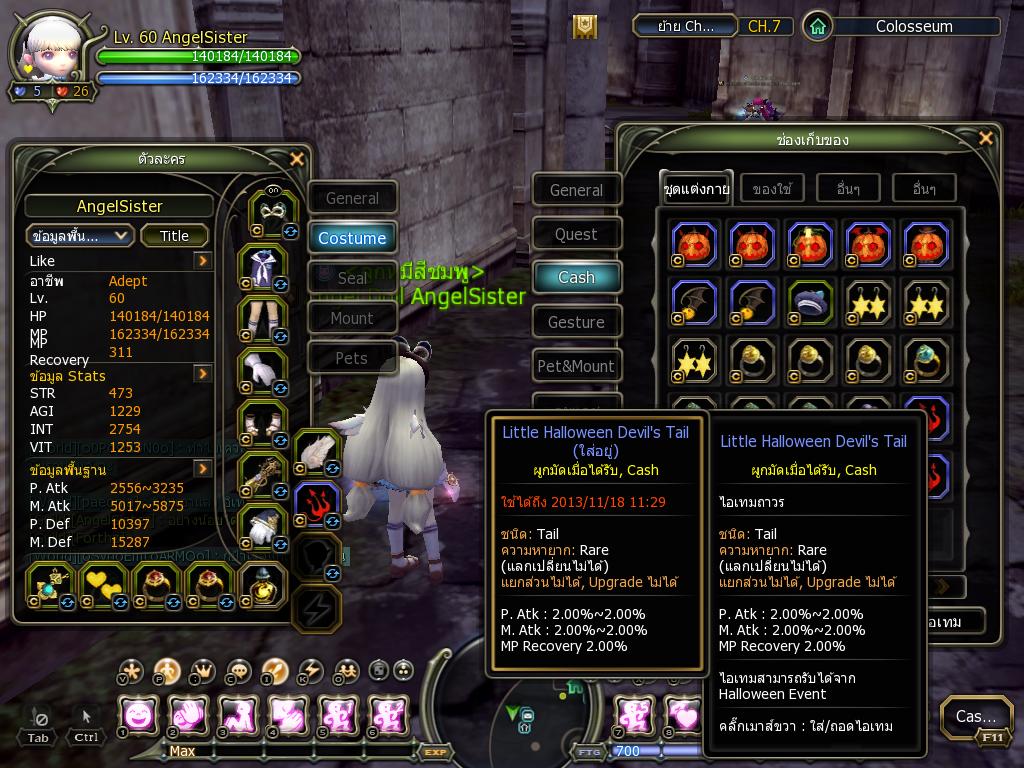Click the Colosseum location home icon
The width and height of the screenshot is (1024, 768).
click(817, 27)
